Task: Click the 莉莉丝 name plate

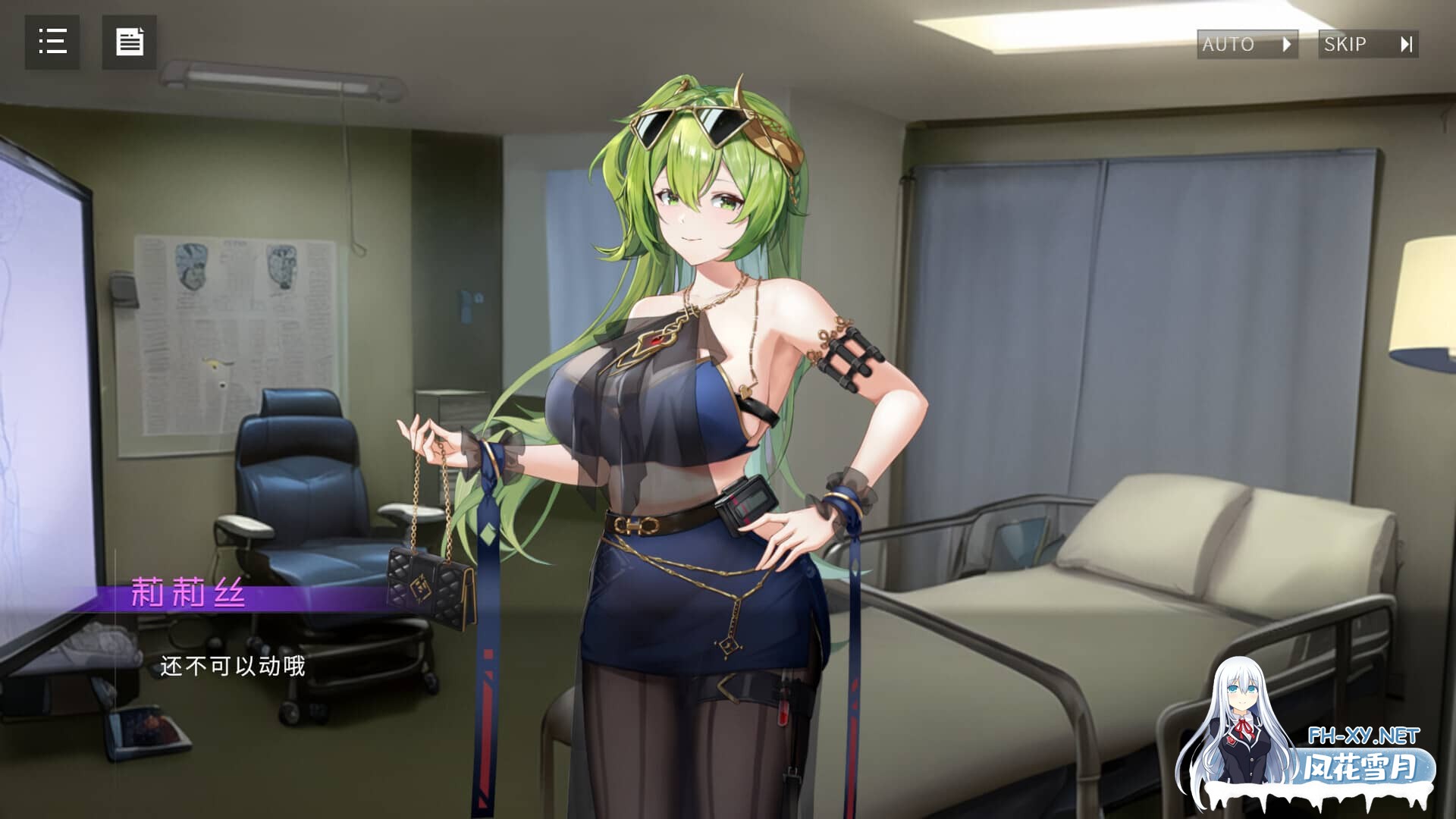Action: tap(190, 596)
